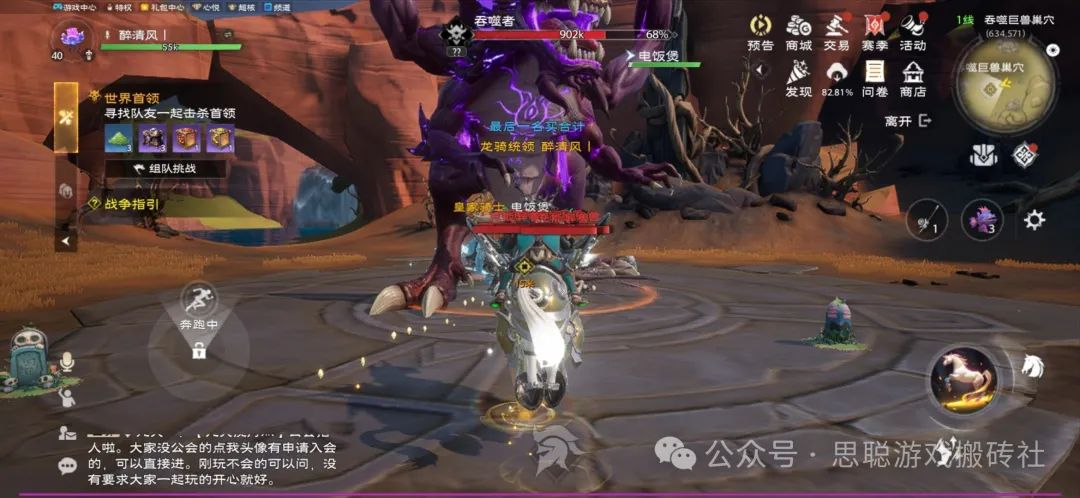Toggle the microphone voice icon
1080x498 pixels.
pos(67,362)
